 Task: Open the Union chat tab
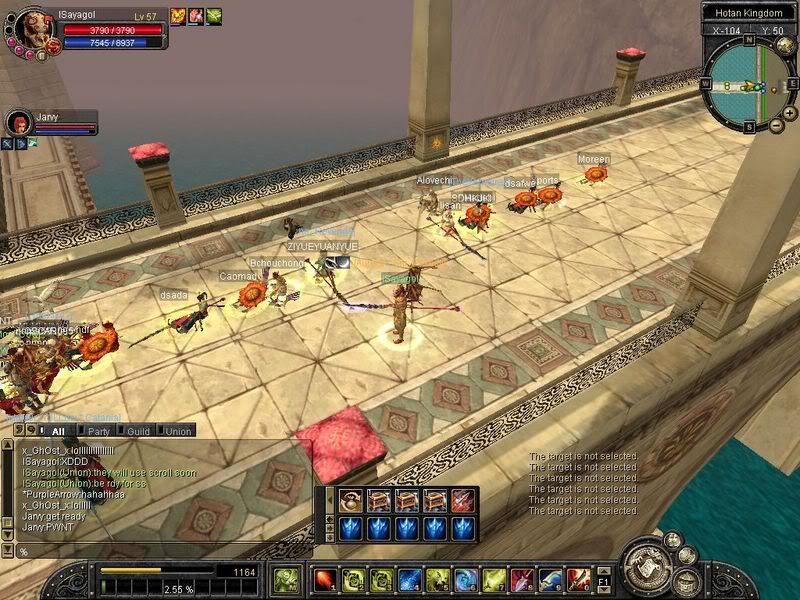click(177, 431)
